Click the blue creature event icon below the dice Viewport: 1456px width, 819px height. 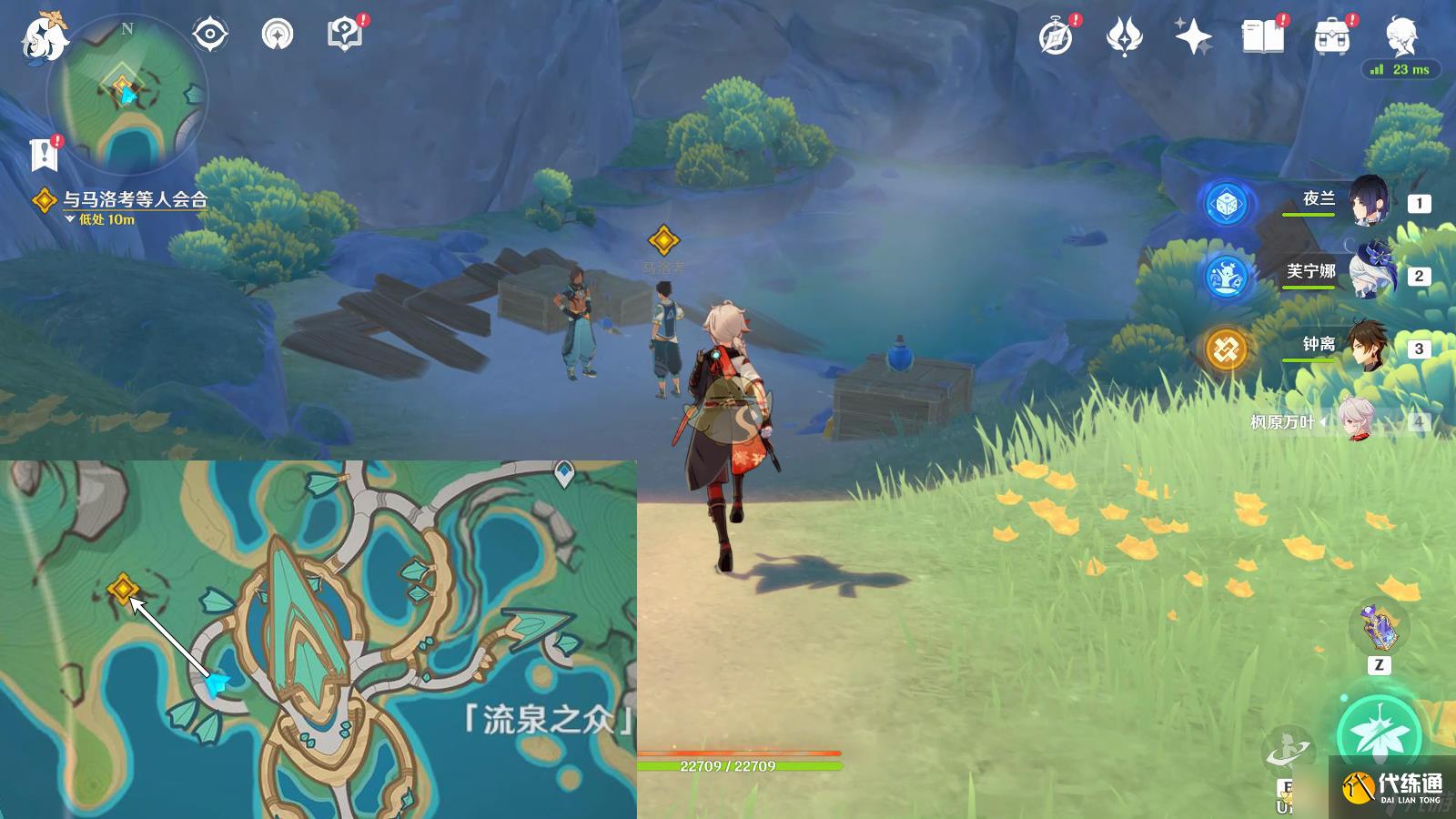point(1228,278)
